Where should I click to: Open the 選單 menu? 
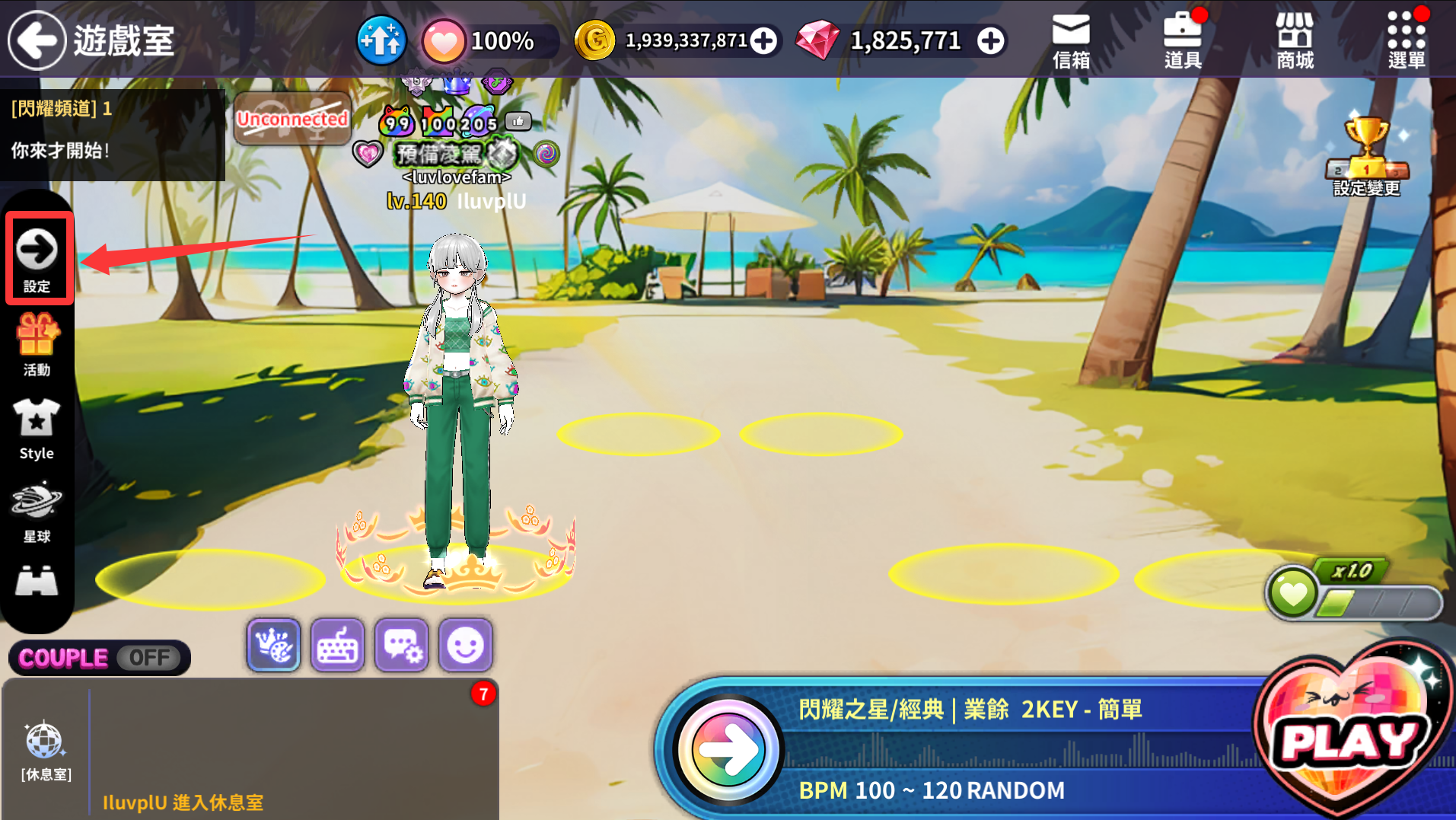(1406, 40)
